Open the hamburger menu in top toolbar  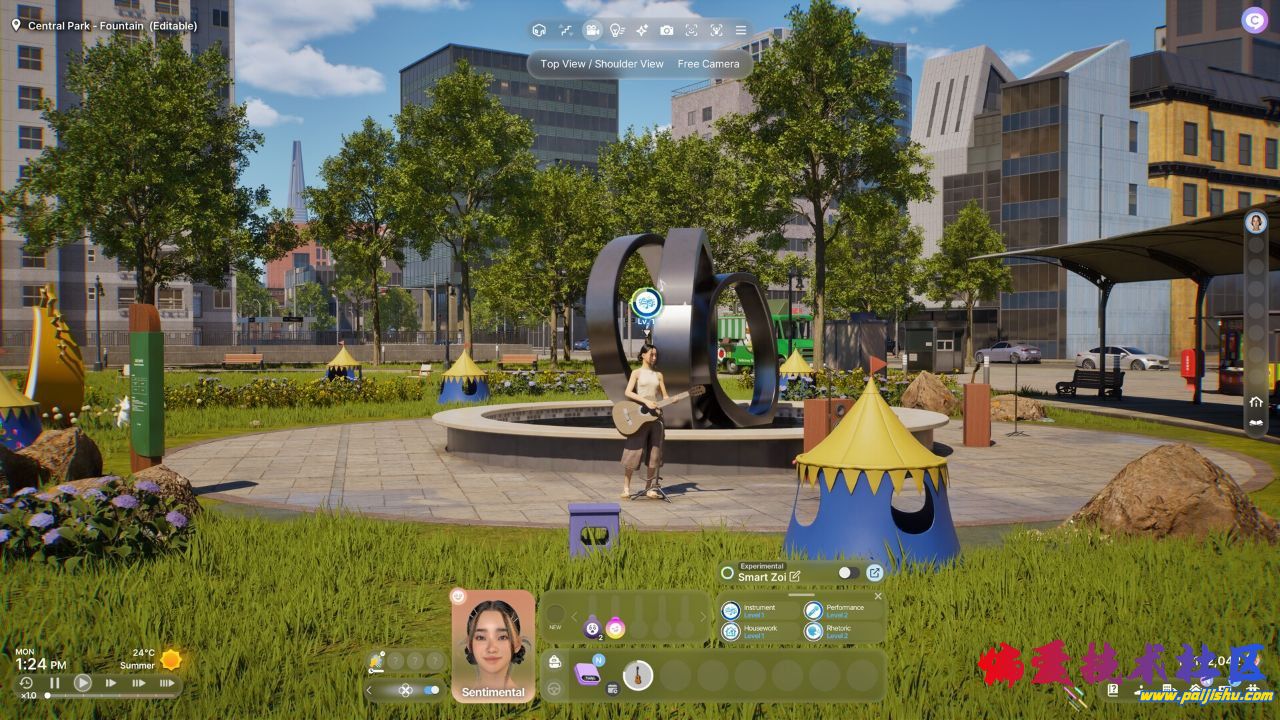(x=741, y=30)
